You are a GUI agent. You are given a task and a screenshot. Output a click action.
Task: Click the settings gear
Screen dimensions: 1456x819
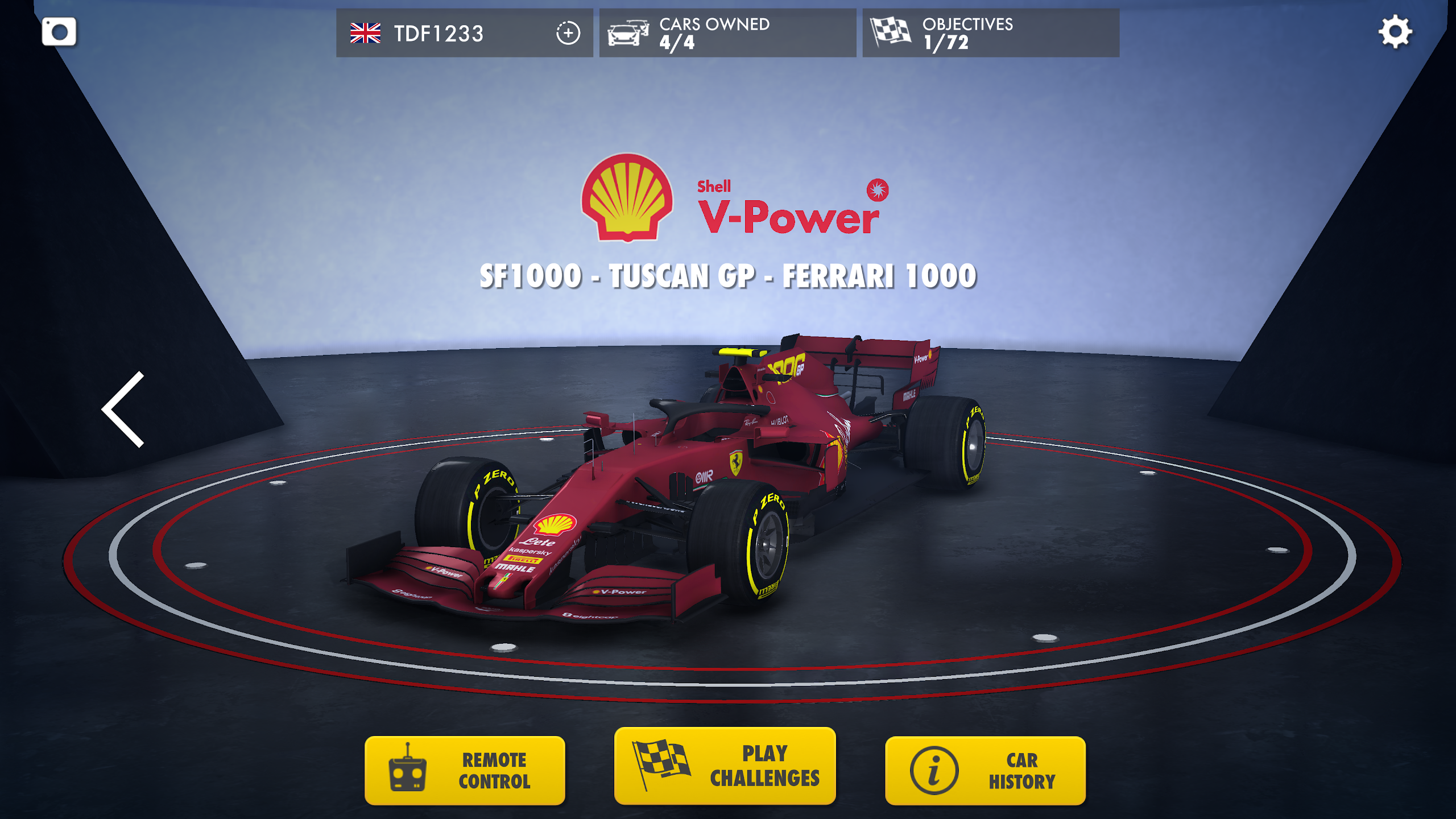[1396, 31]
